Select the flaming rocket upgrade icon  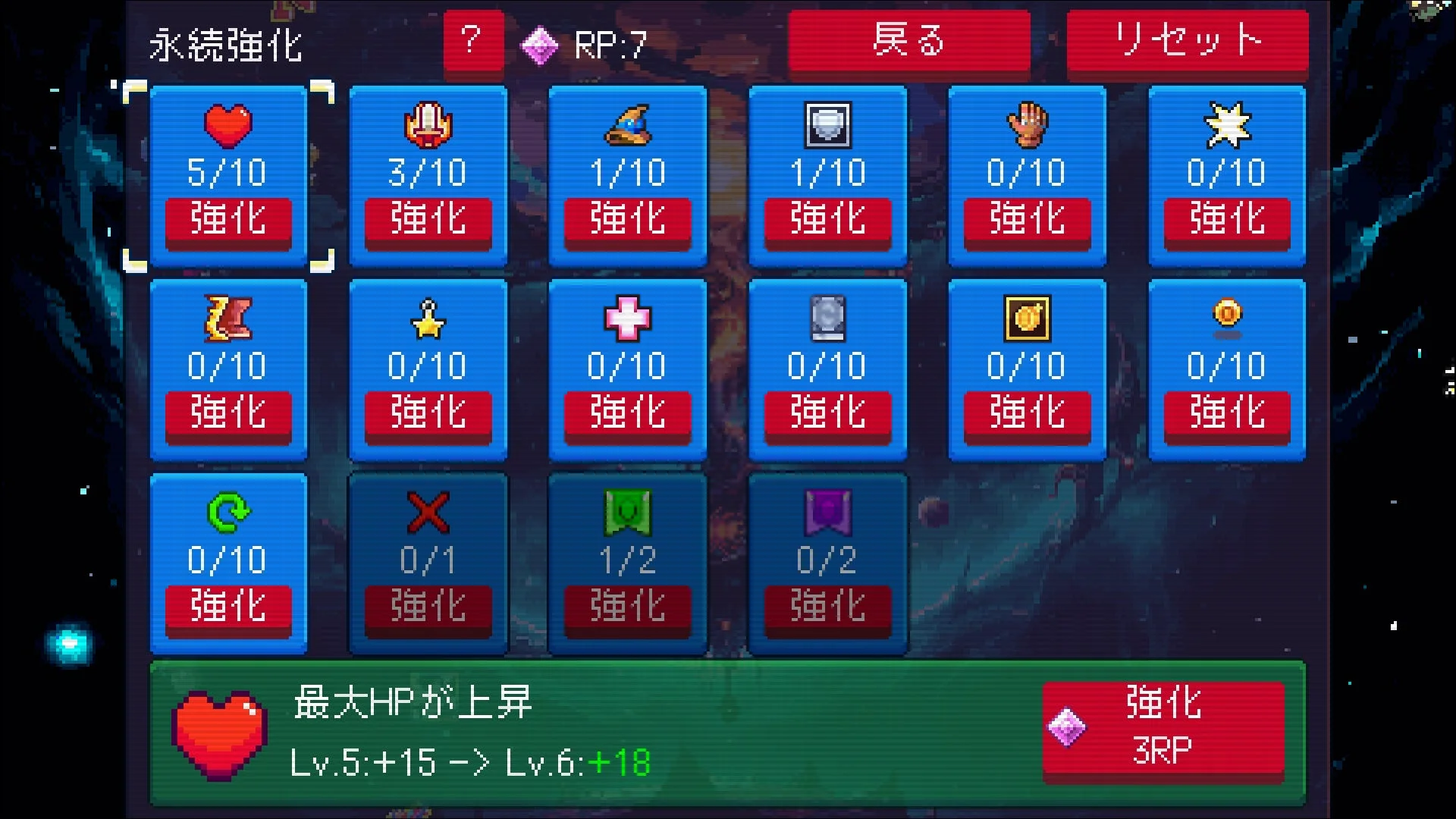tap(427, 126)
